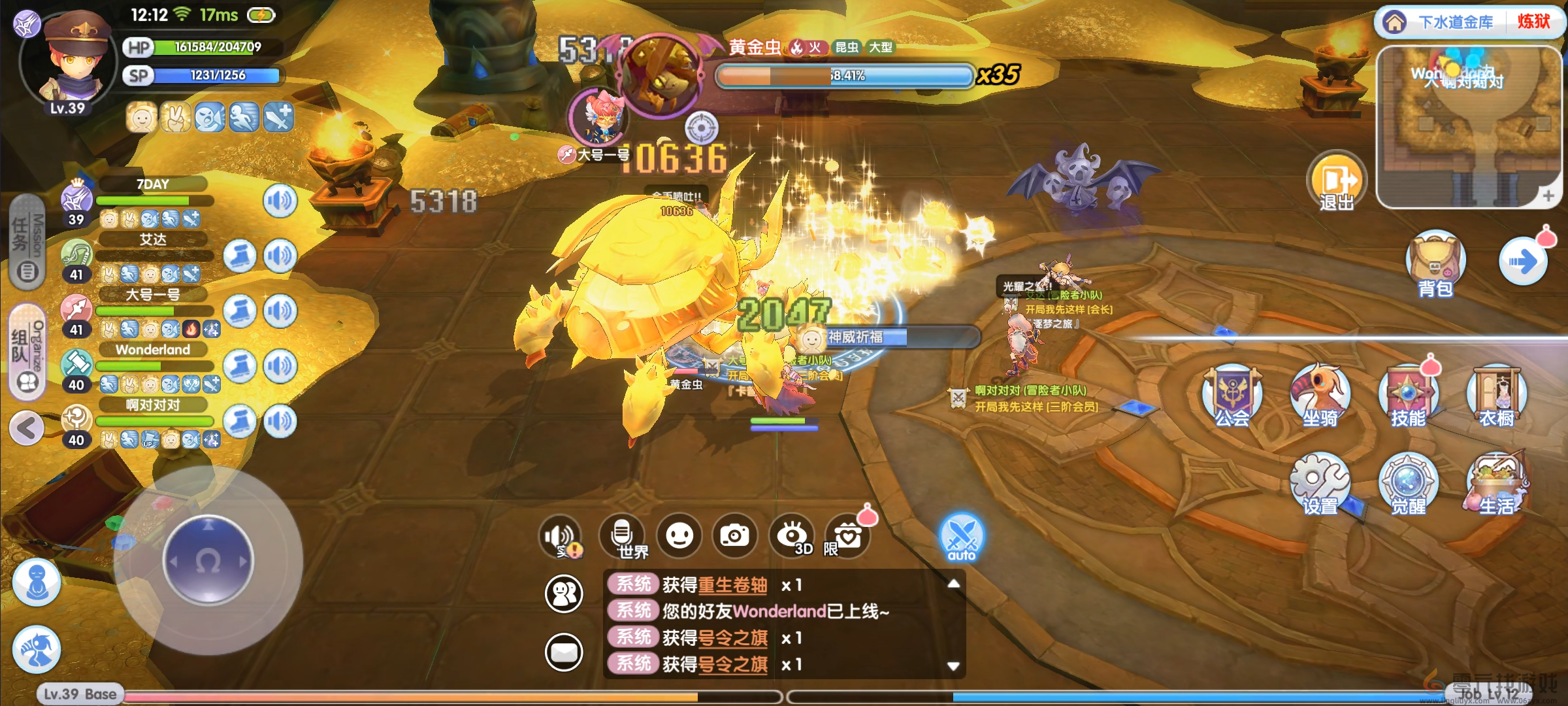Open the 设置 settings menu
The width and height of the screenshot is (1568, 706).
(x=1320, y=484)
